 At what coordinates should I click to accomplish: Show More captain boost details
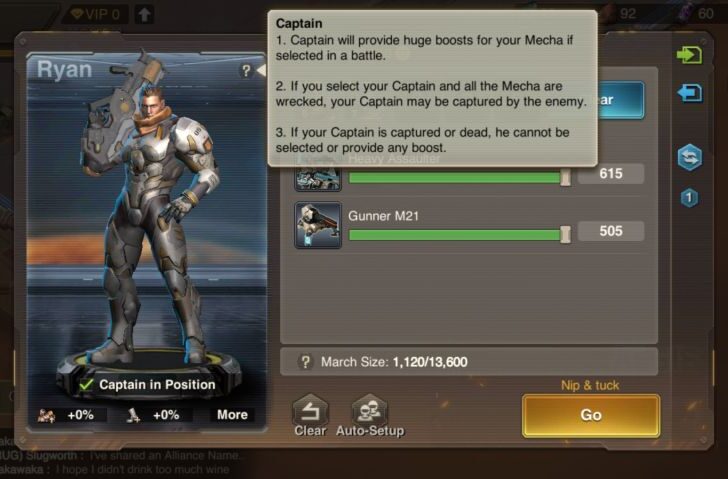(x=232, y=415)
